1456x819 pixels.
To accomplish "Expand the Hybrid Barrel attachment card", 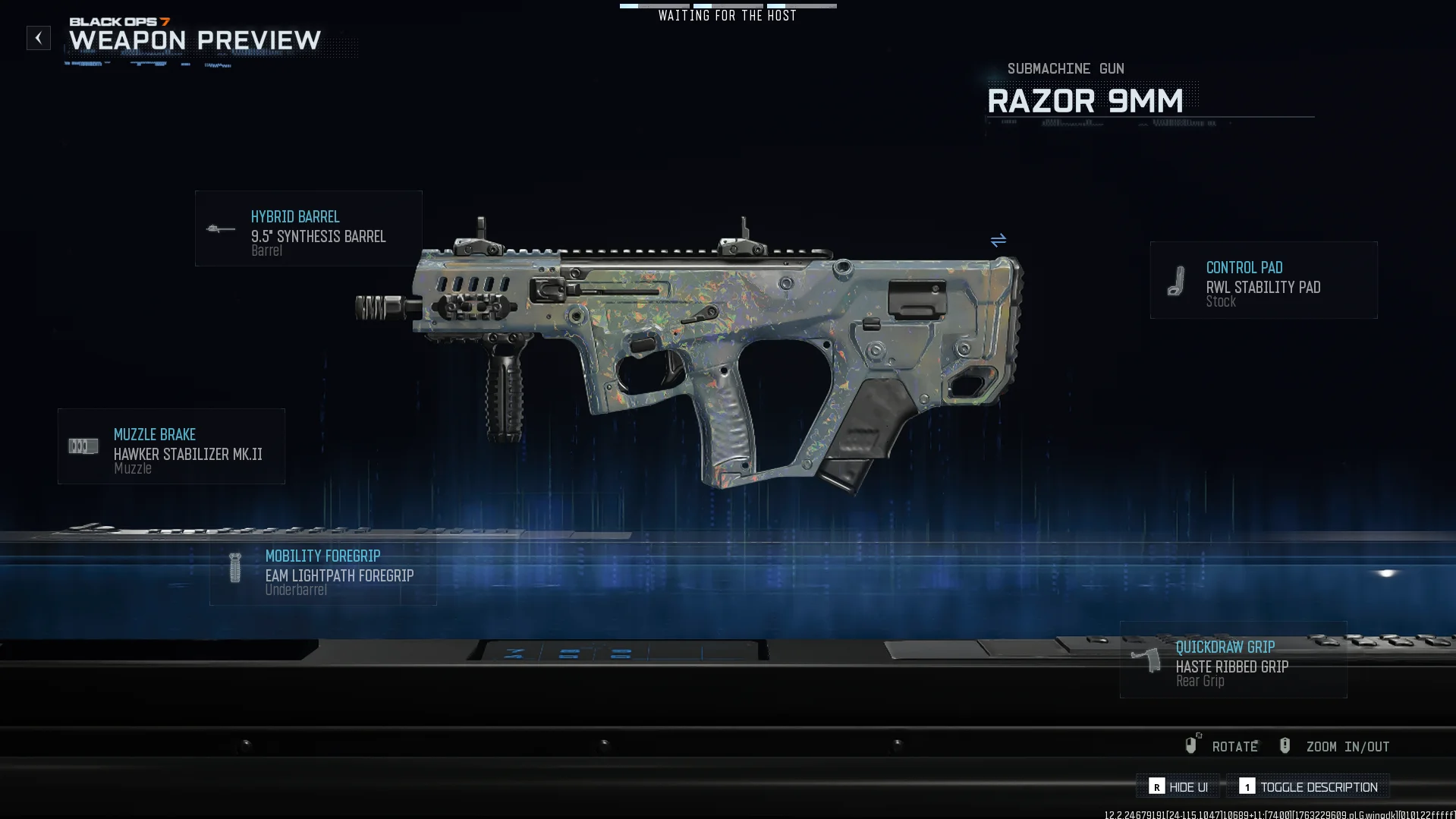I will coord(308,228).
